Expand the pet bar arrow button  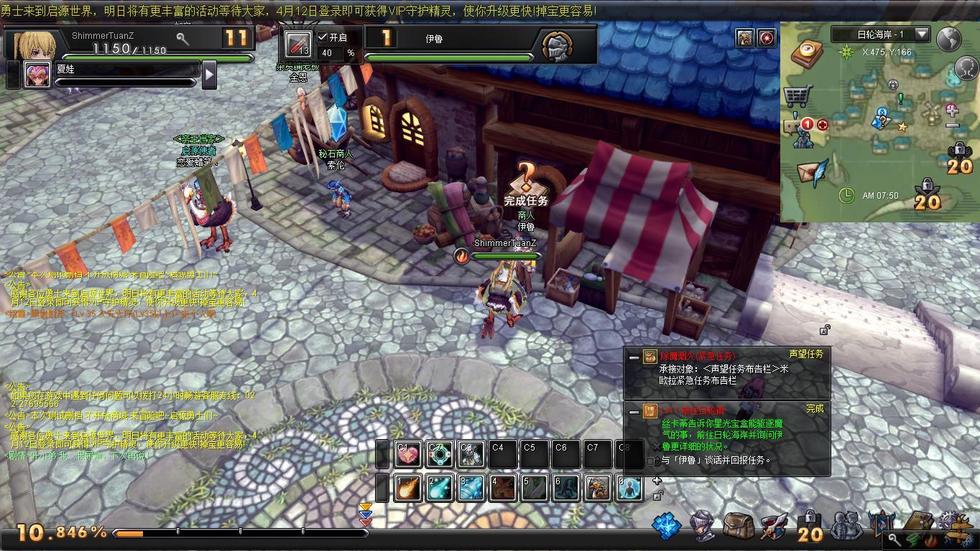[209, 75]
